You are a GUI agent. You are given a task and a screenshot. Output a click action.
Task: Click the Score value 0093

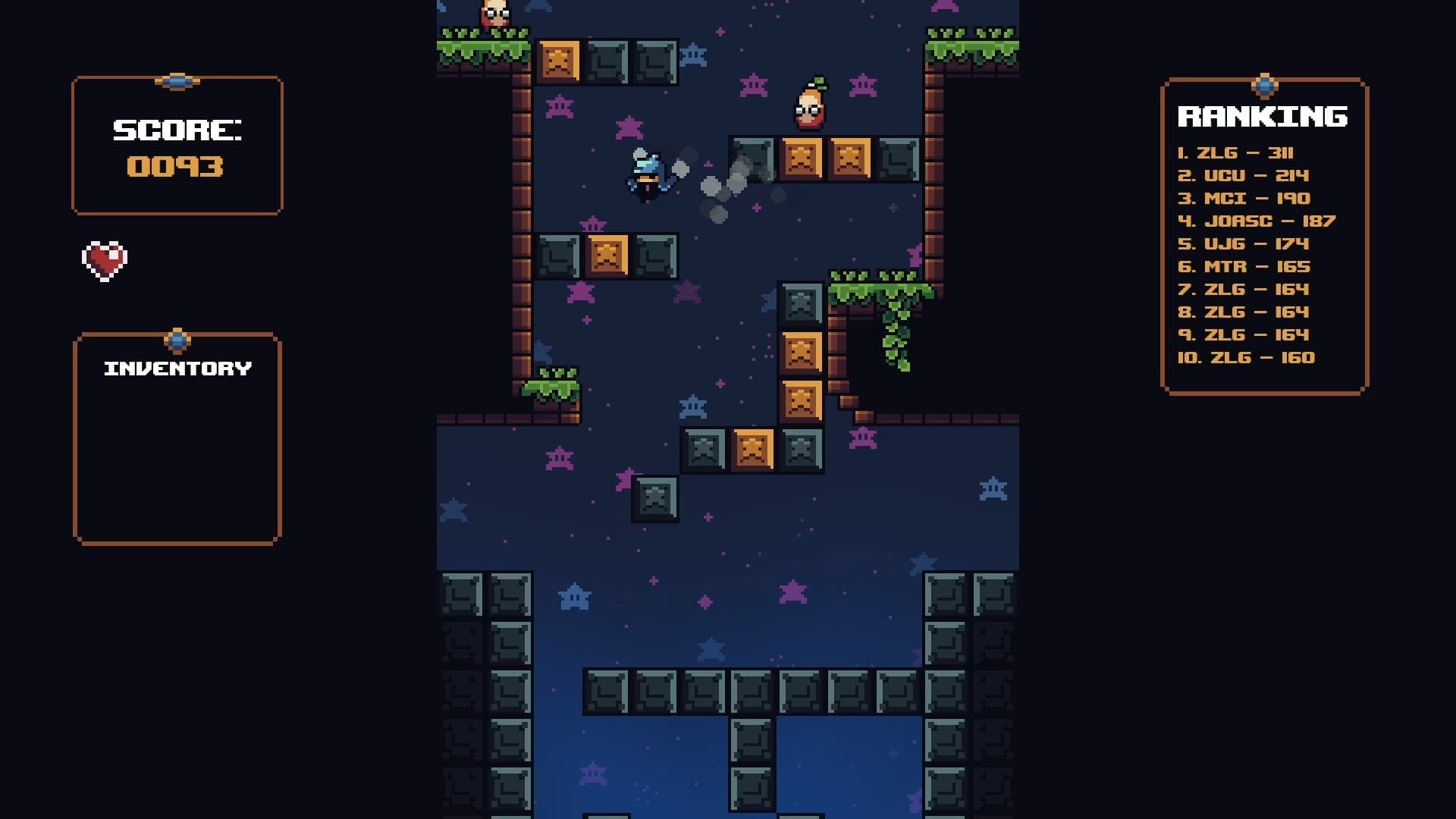(x=177, y=166)
